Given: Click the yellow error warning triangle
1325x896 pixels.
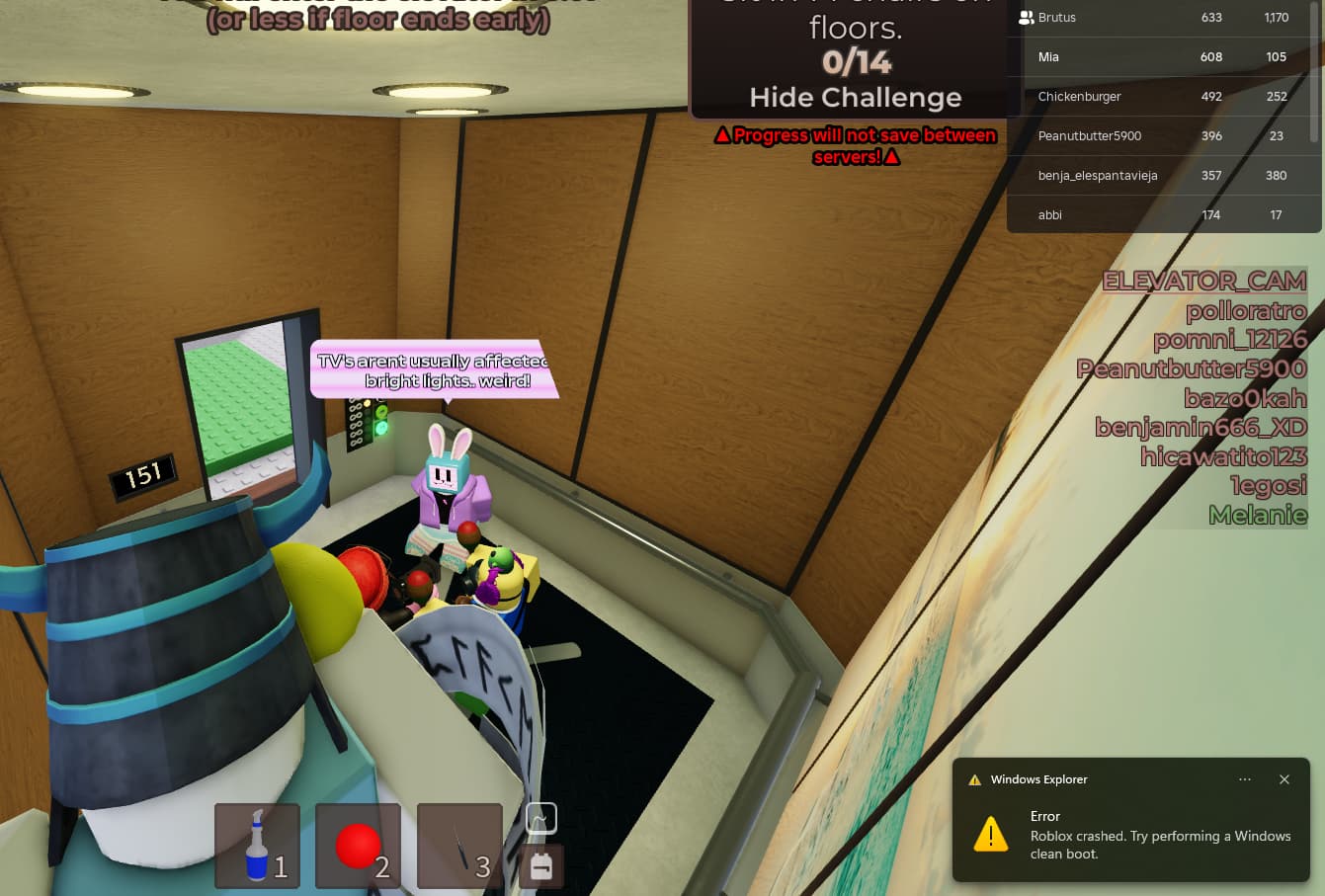Looking at the screenshot, I should 989,835.
